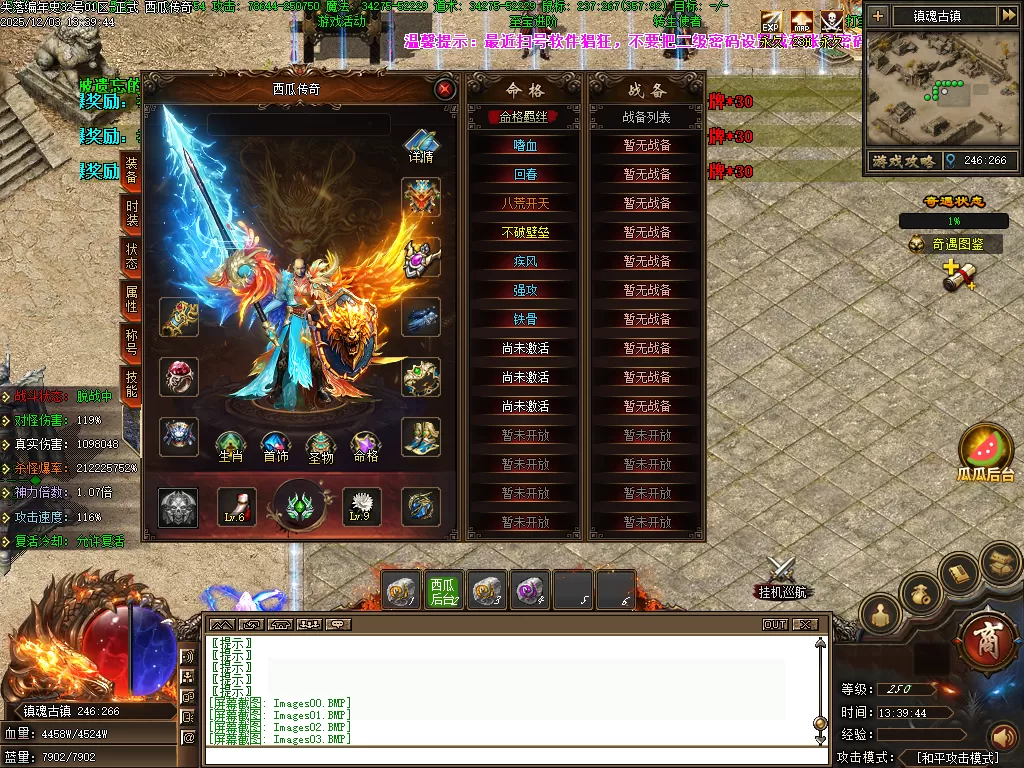1024x768 pixels.
Task: Open the 圣物 relic panel
Action: point(320,447)
